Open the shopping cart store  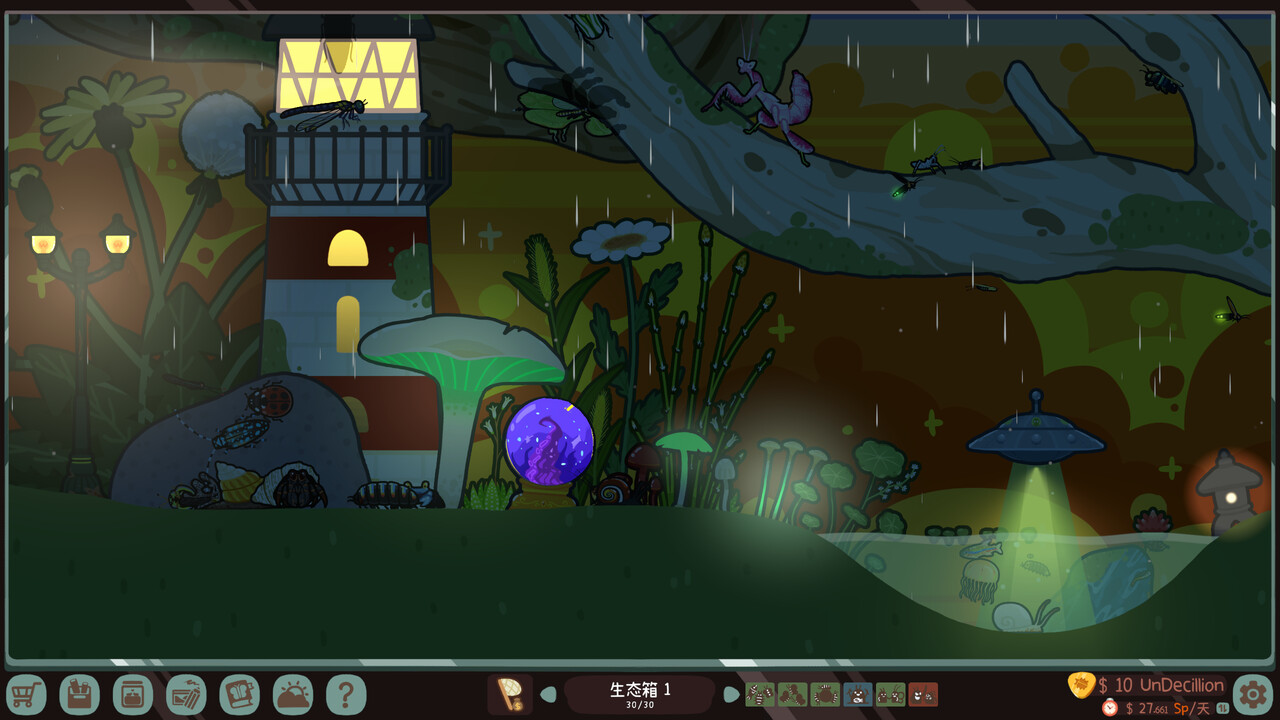pyautogui.click(x=27, y=692)
